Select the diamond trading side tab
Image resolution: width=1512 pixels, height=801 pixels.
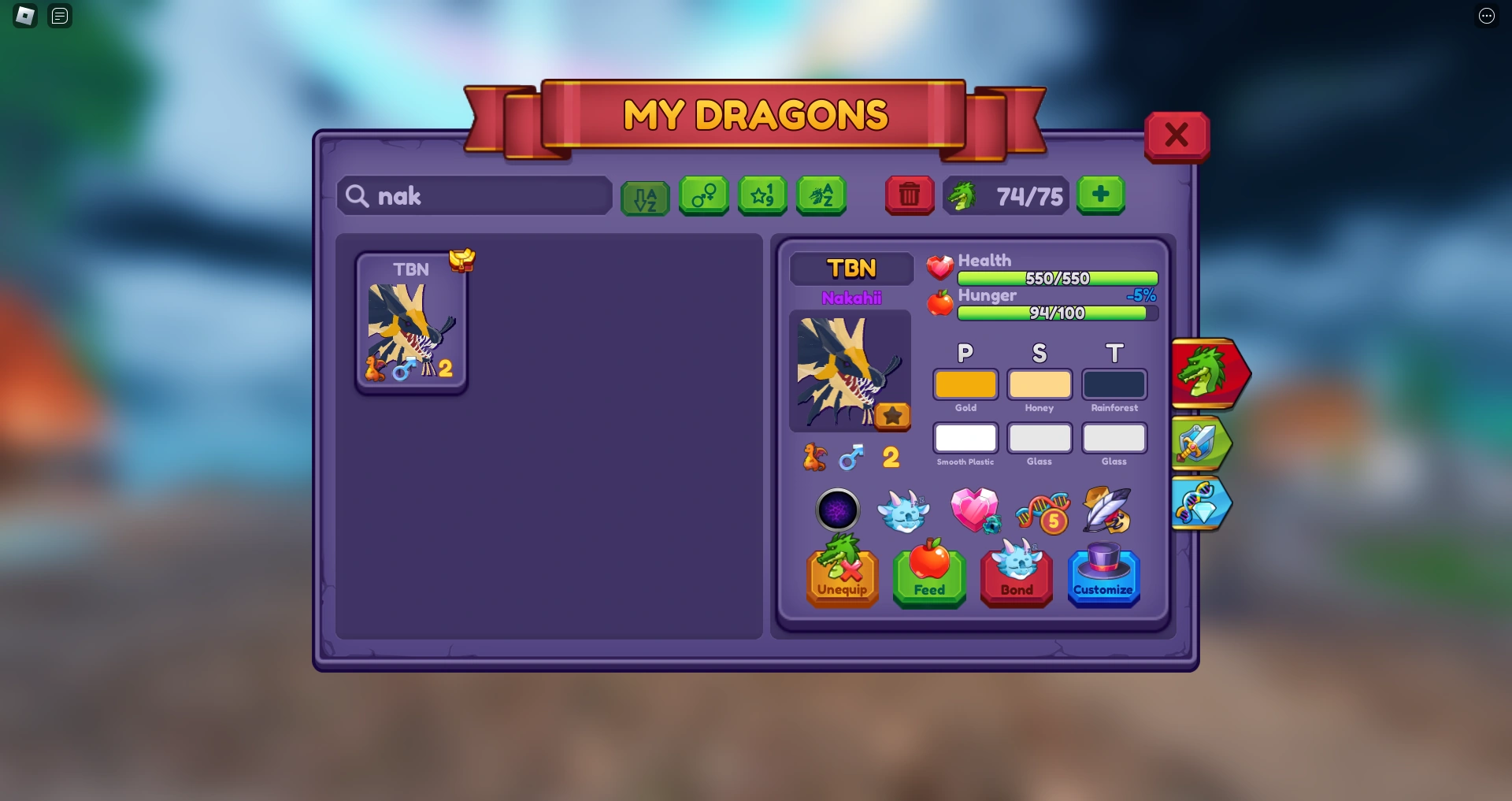pos(1201,504)
